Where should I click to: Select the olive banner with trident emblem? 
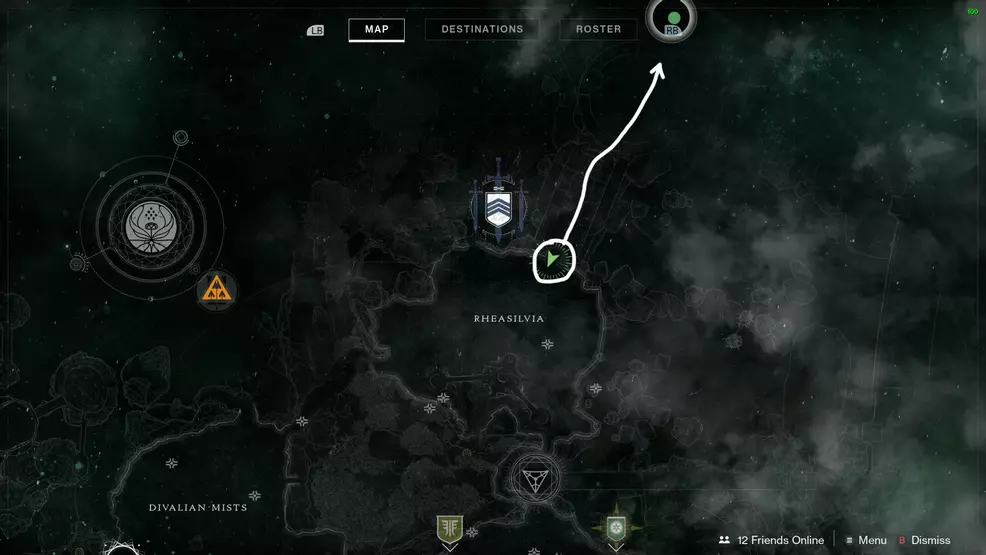point(450,529)
